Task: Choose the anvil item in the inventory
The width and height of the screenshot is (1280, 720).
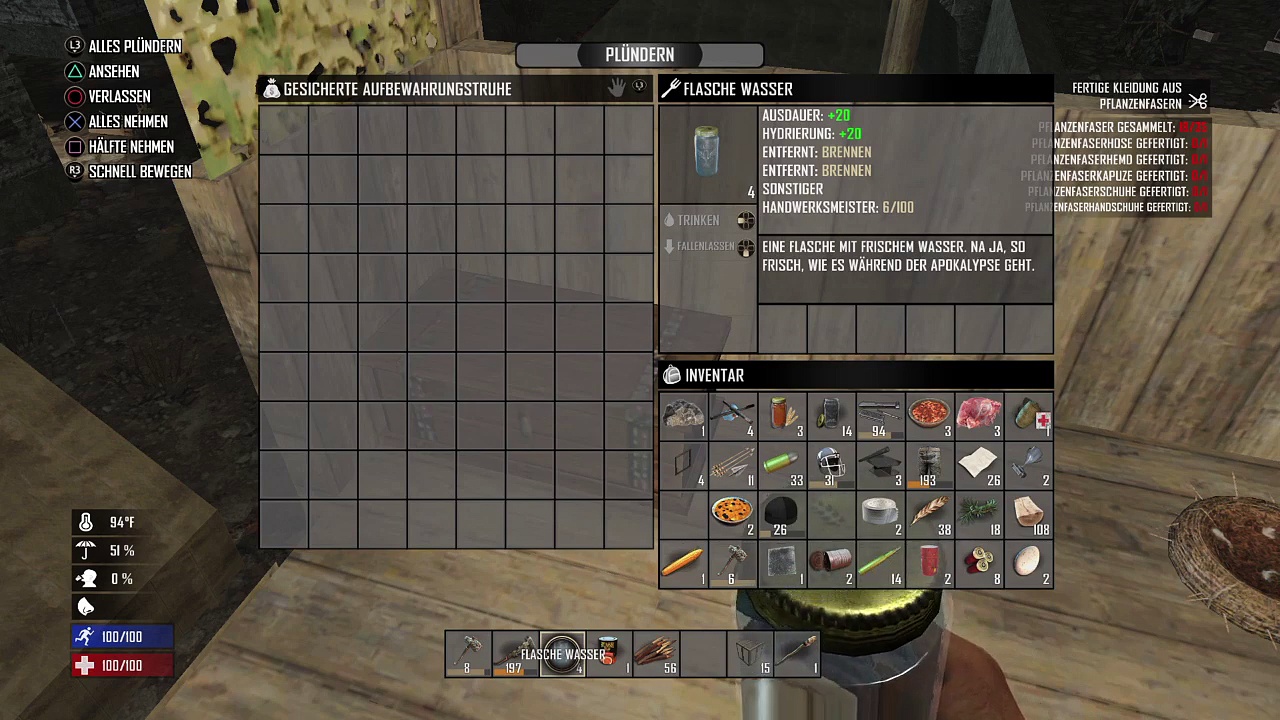Action: coord(880,464)
